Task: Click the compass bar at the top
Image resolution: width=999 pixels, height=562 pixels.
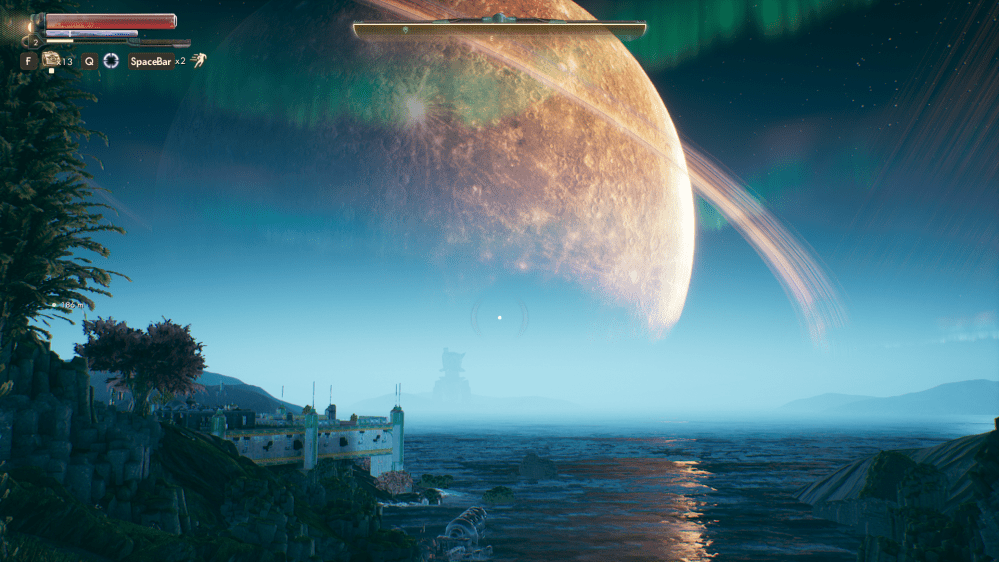Action: point(499,30)
